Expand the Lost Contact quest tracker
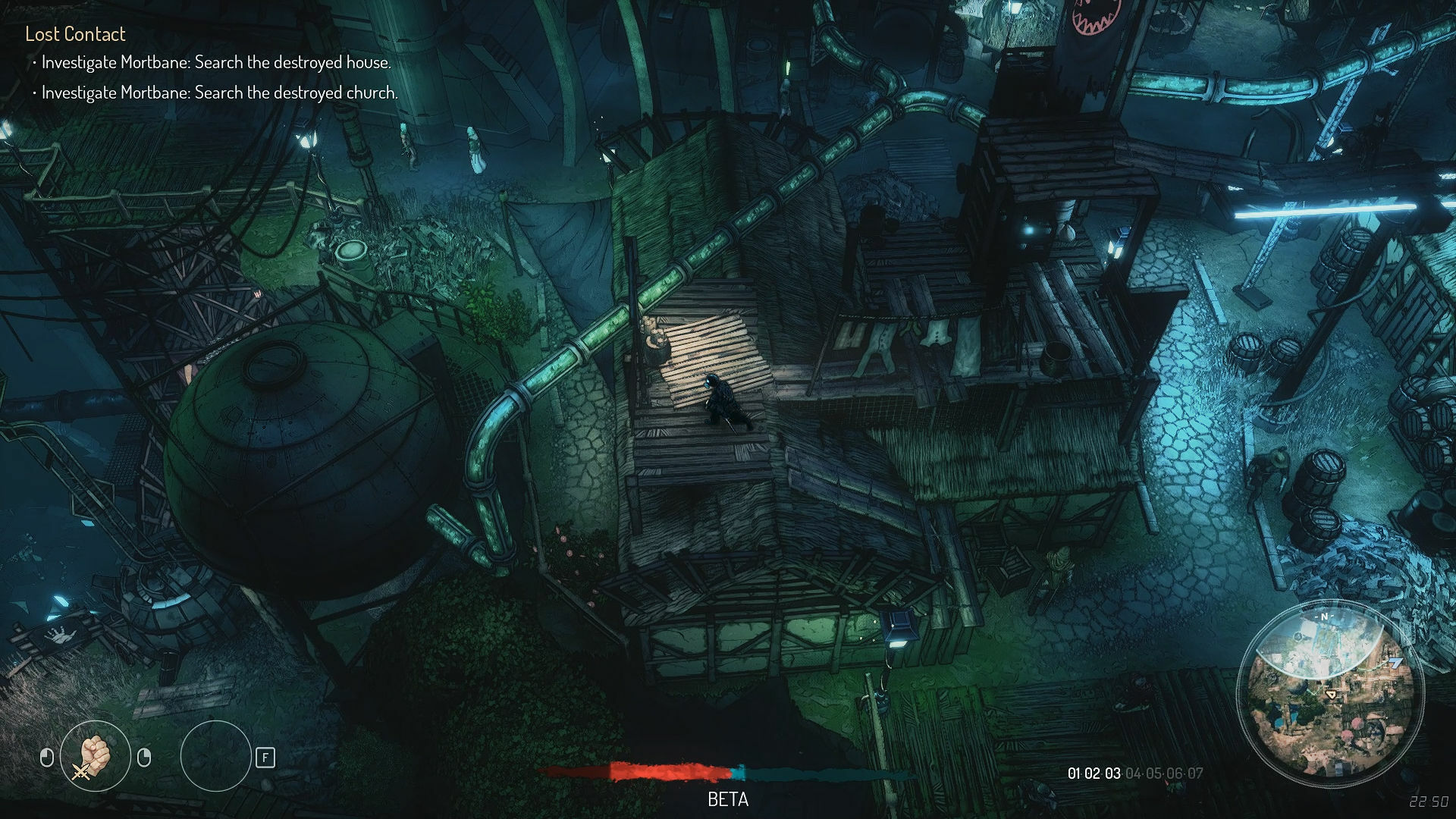The height and width of the screenshot is (819, 1456). [x=76, y=34]
